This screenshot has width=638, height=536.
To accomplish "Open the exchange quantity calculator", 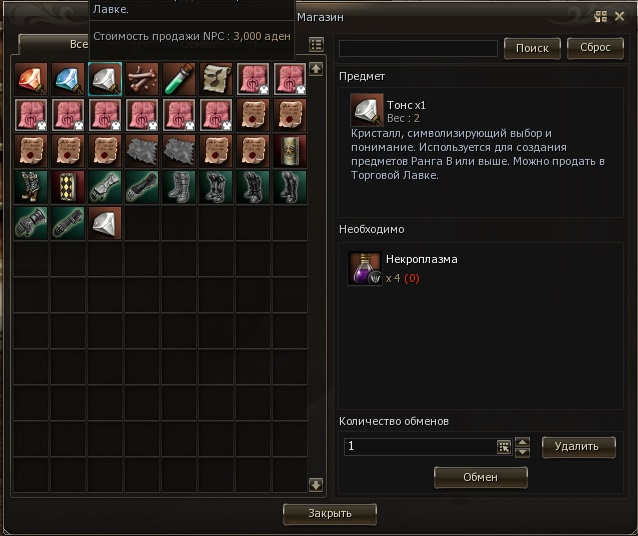I will (504, 447).
